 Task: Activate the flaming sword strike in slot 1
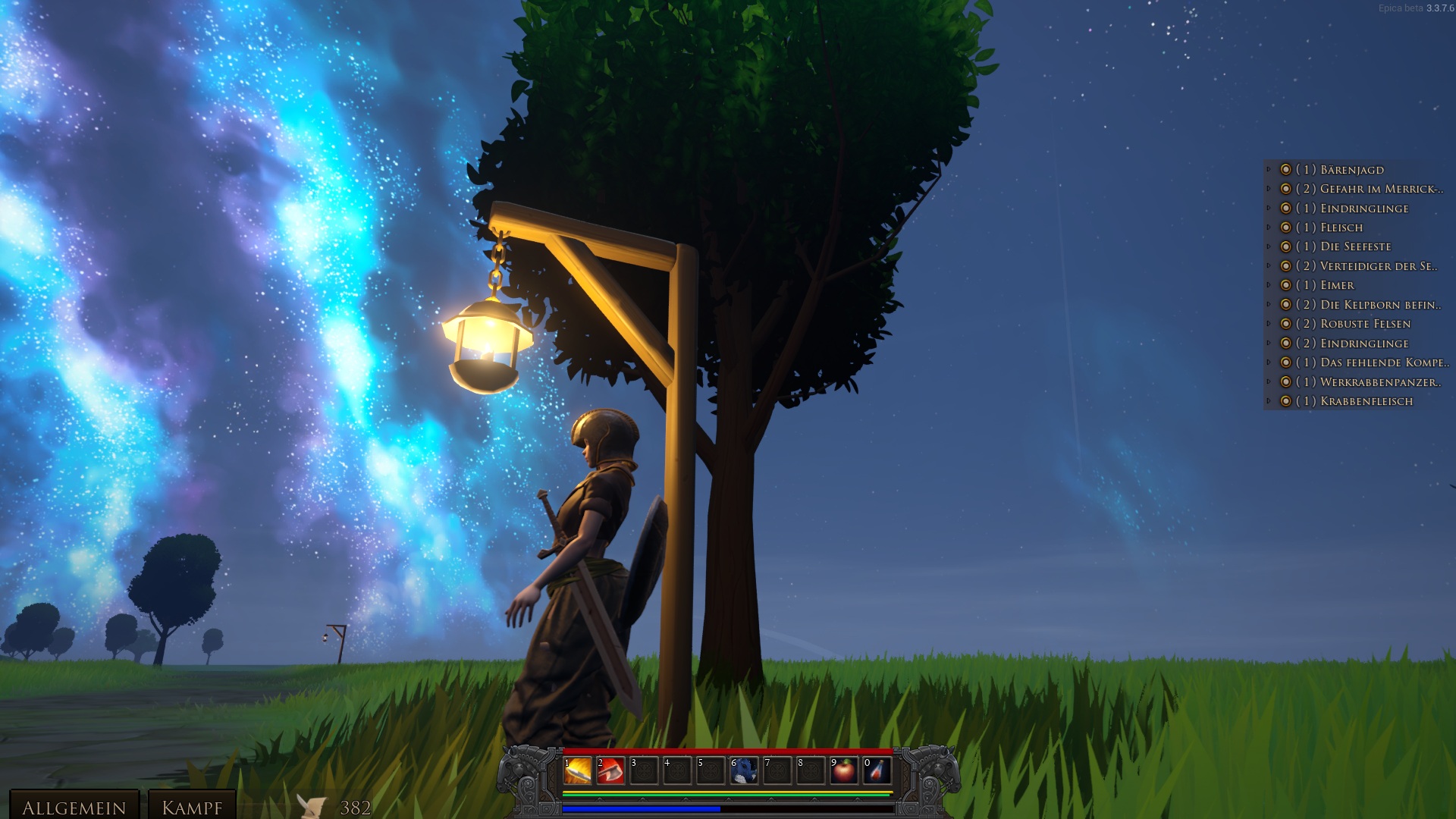coord(577,770)
